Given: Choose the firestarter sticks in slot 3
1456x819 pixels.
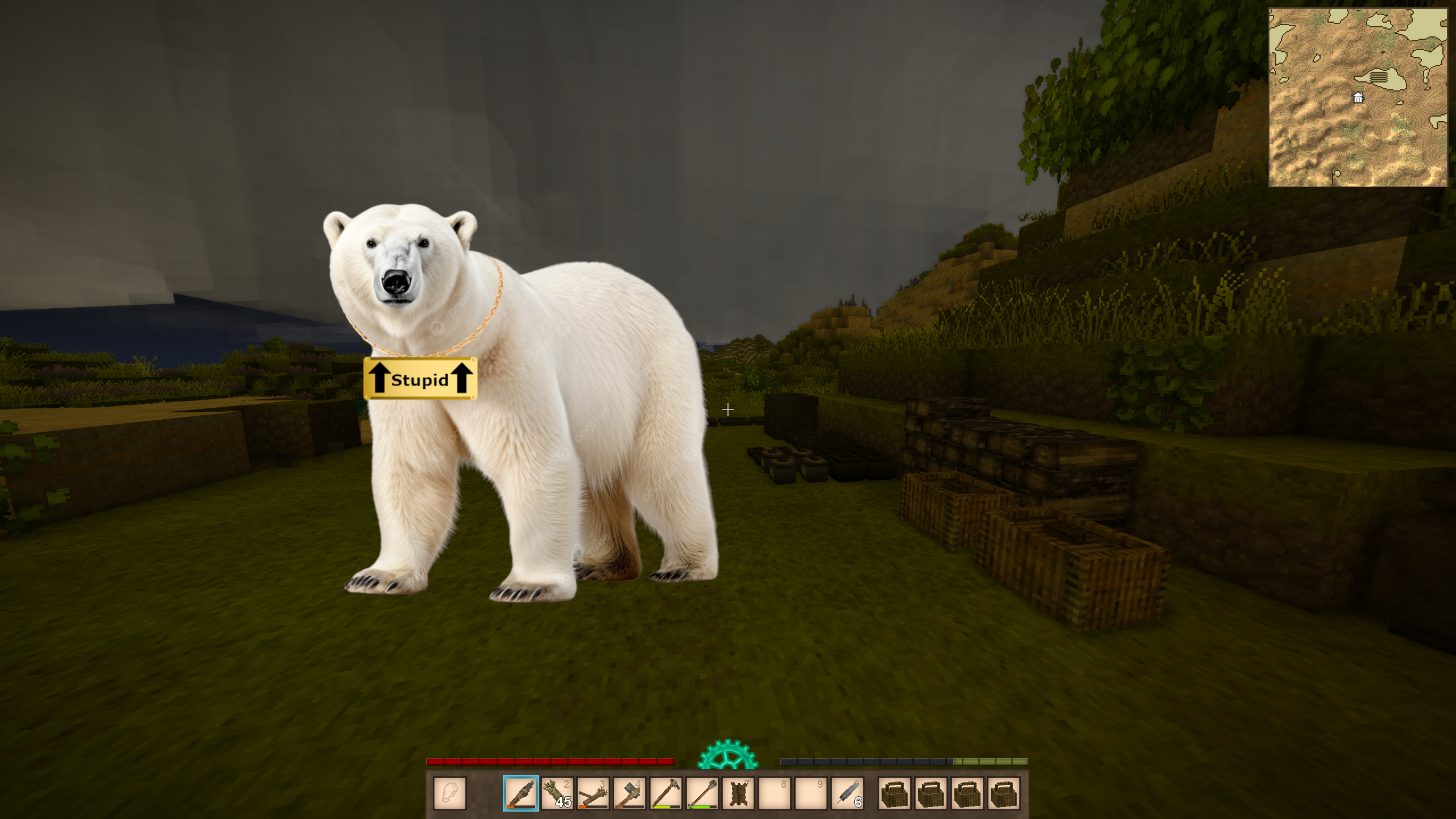Looking at the screenshot, I should tap(593, 793).
